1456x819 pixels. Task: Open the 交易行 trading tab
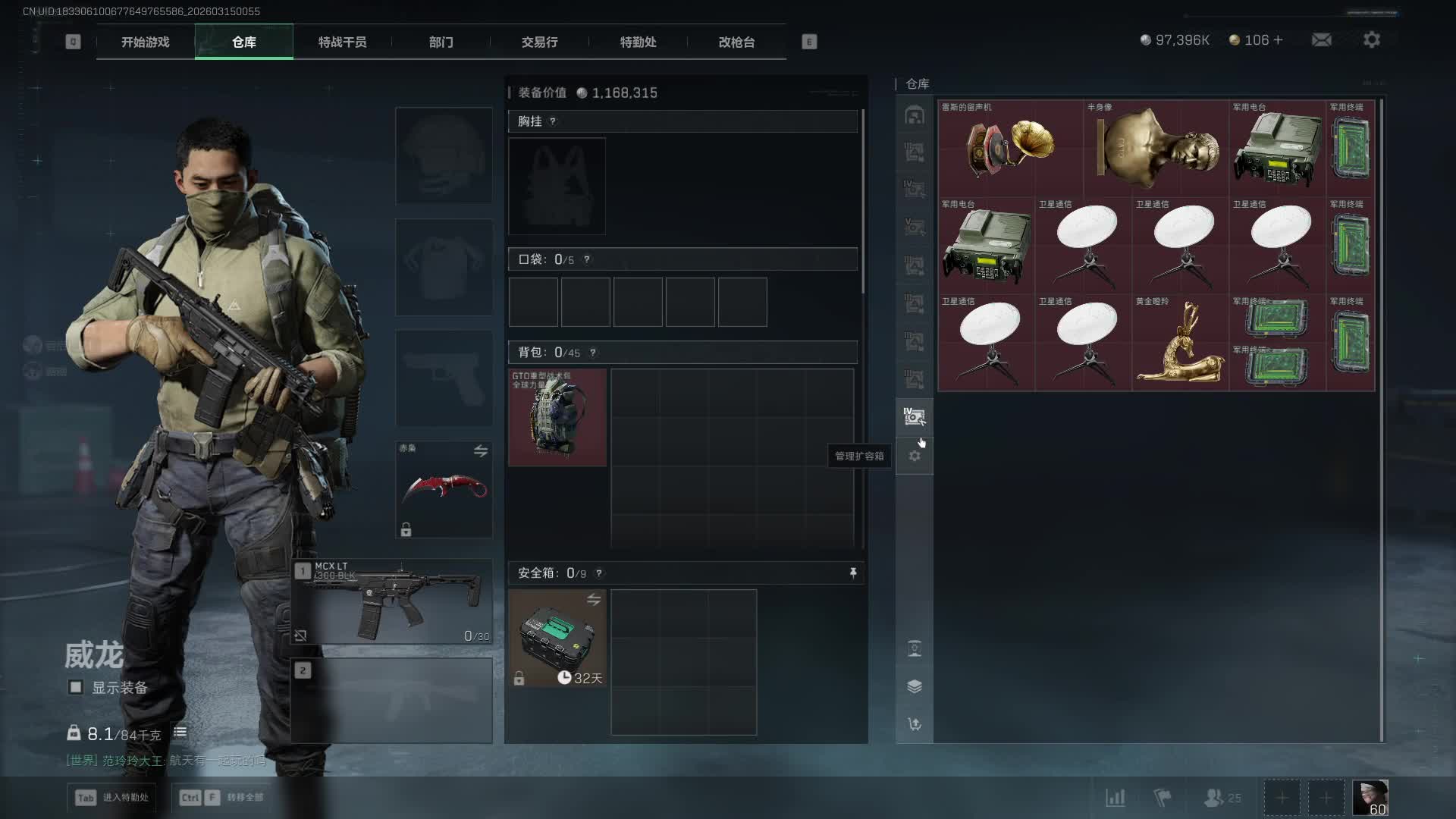tap(539, 42)
